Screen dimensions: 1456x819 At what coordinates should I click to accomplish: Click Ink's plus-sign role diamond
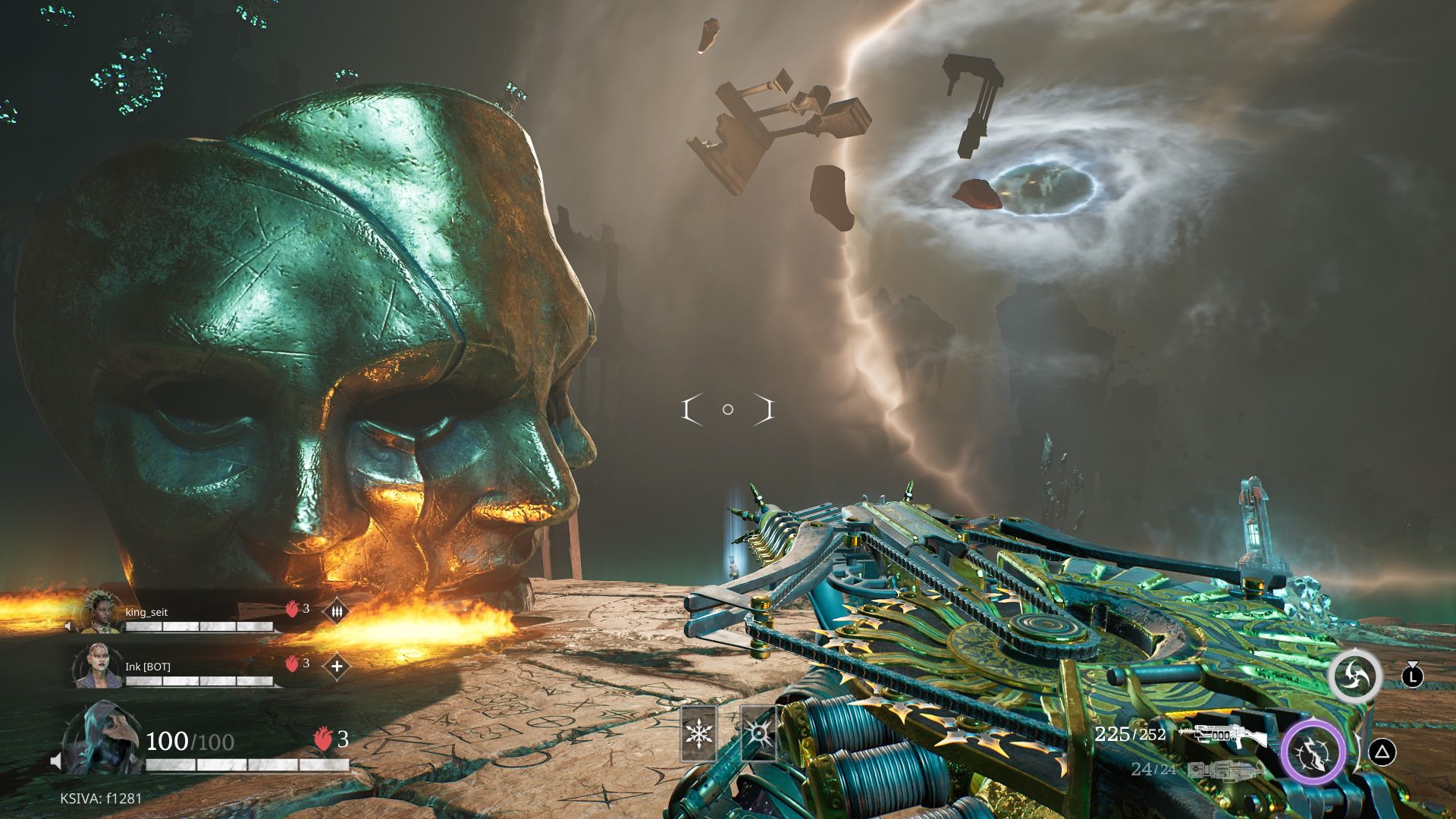pos(337,666)
